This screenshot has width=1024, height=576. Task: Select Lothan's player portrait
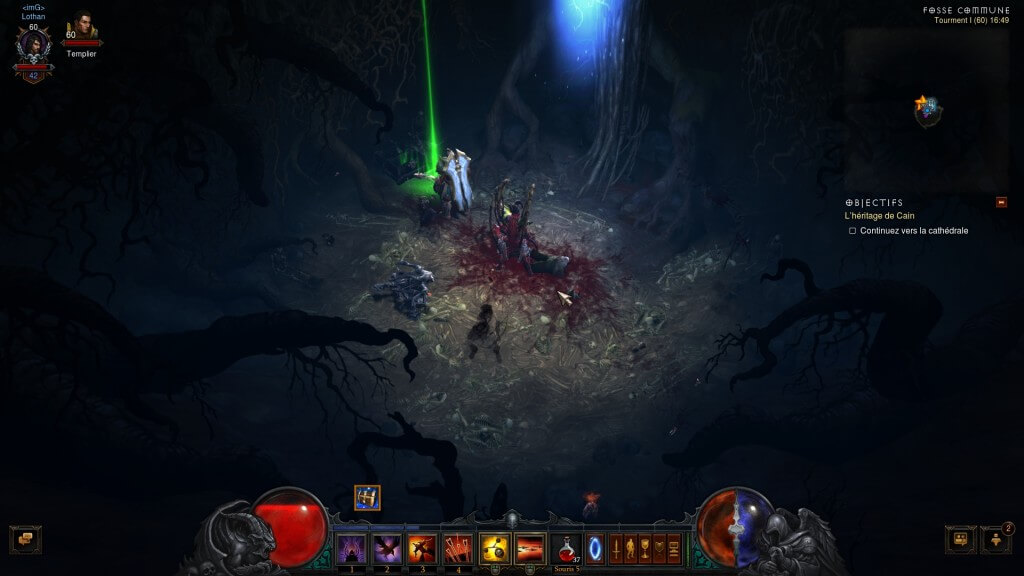coord(33,44)
